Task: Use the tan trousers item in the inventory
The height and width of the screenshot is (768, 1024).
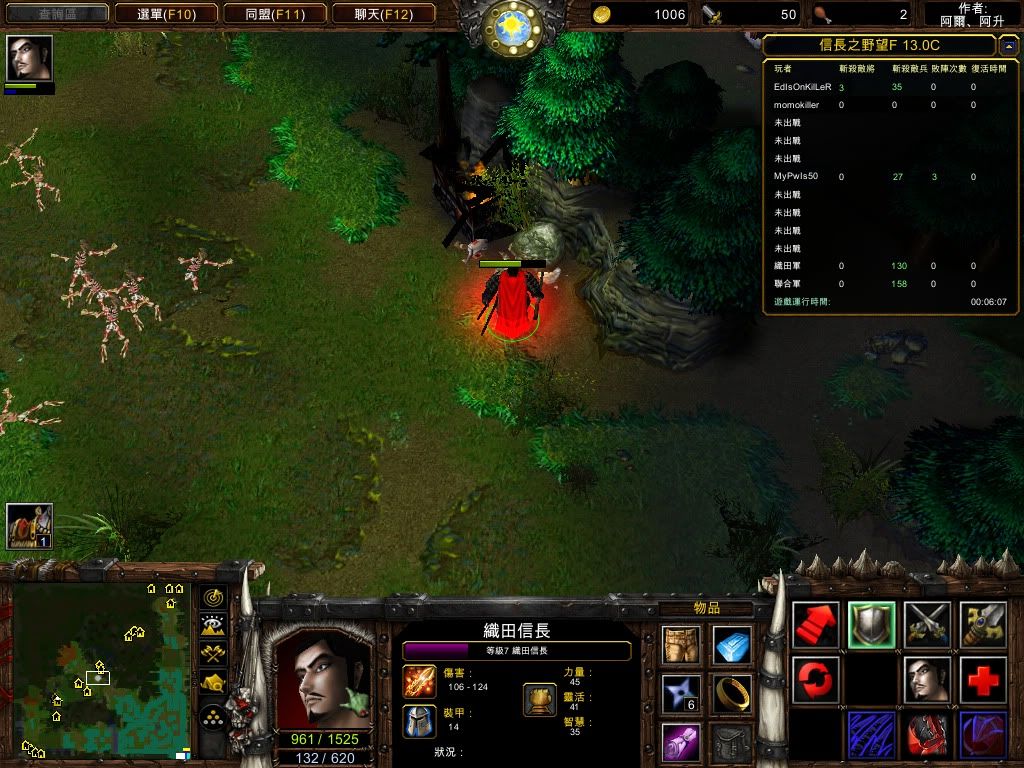Action: pyautogui.click(x=680, y=645)
